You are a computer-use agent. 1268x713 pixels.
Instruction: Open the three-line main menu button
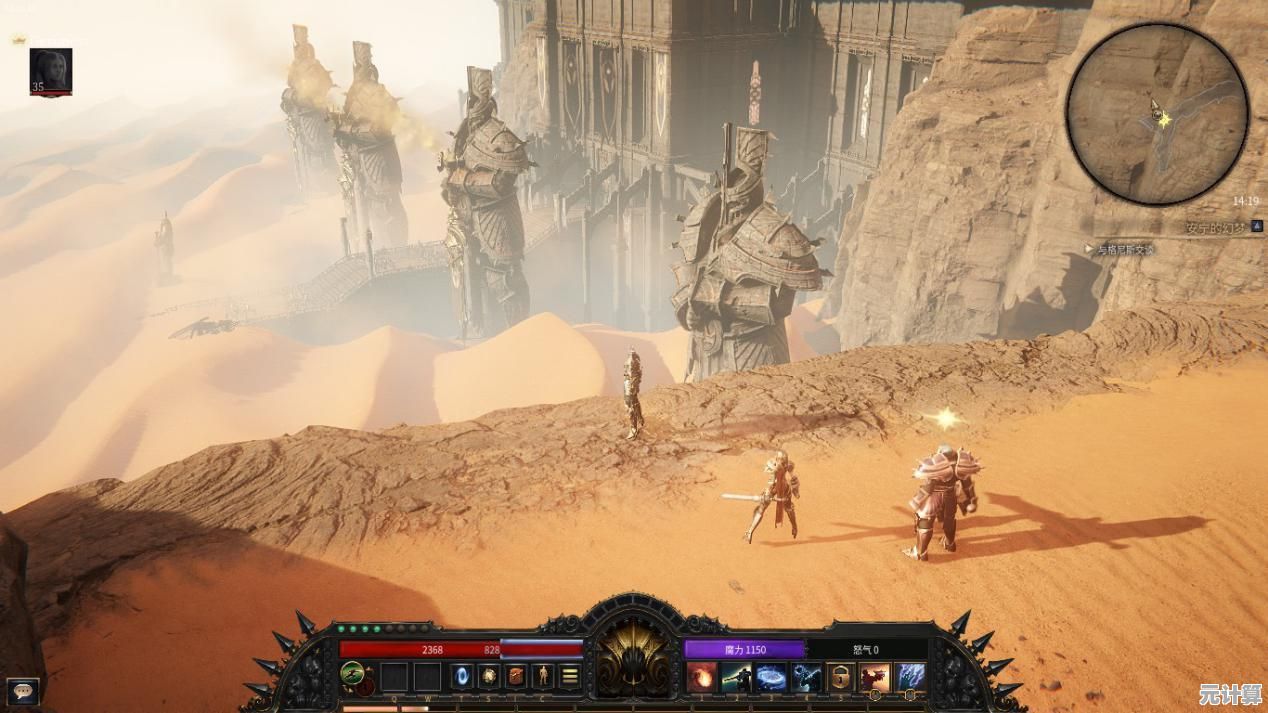(570, 676)
